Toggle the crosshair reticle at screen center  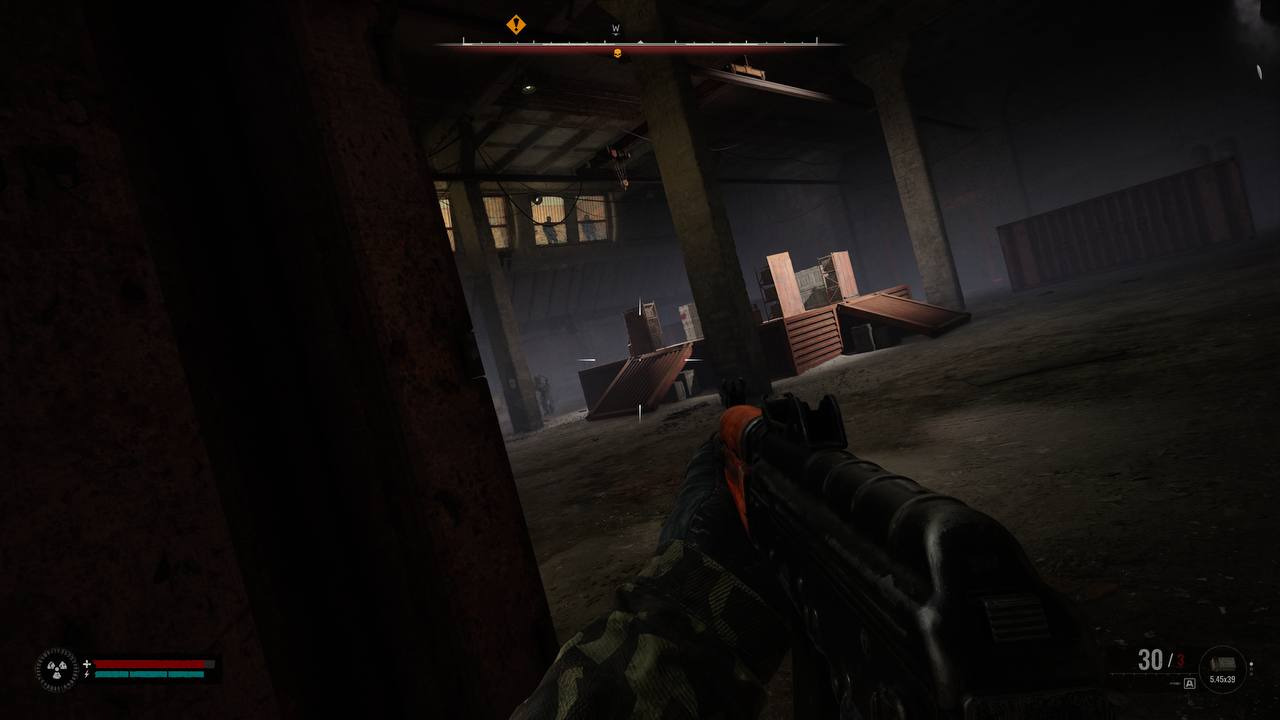640,360
